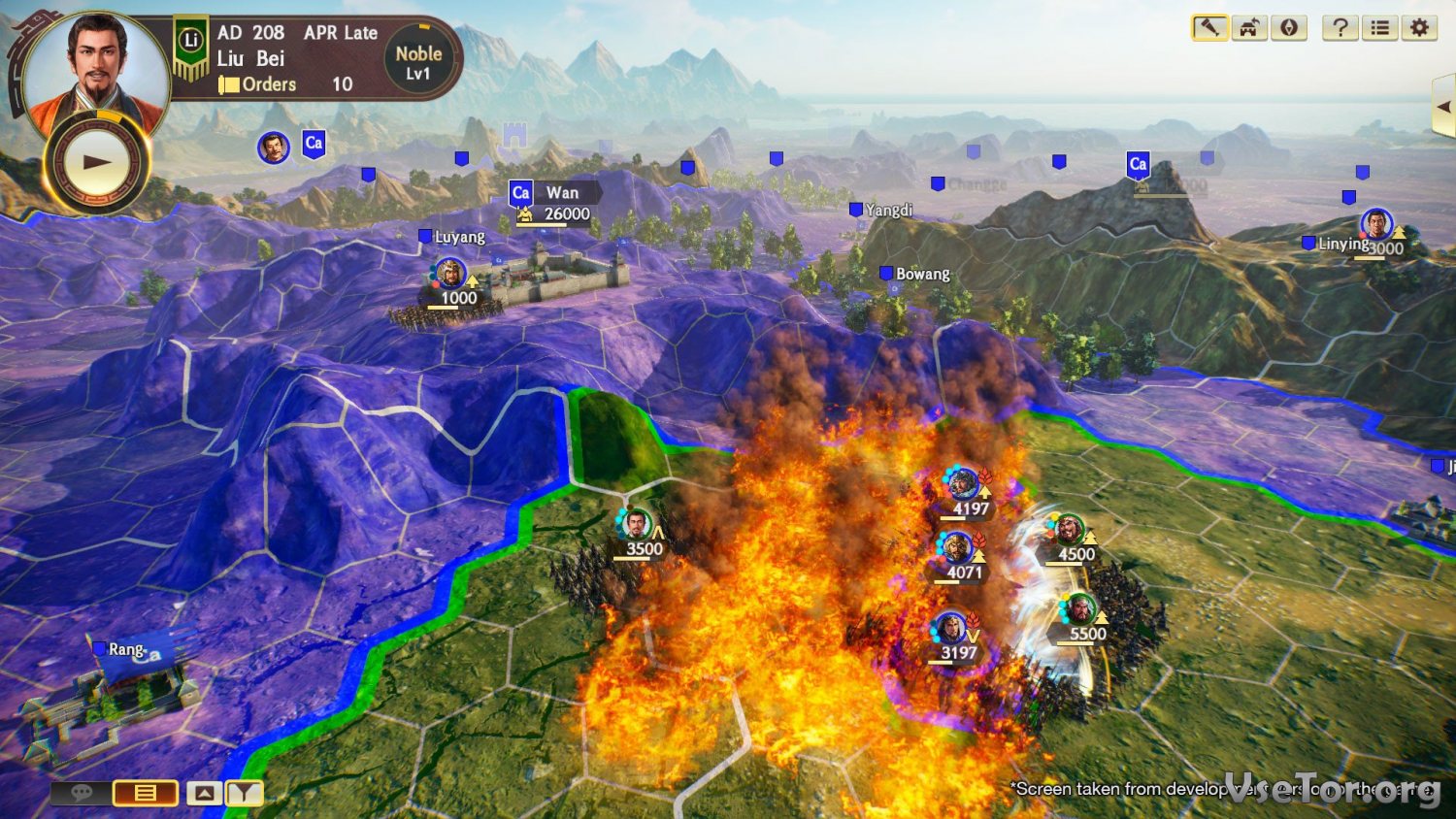Switch to the message log tab
Viewport: 1456px width, 819px height.
point(146,793)
